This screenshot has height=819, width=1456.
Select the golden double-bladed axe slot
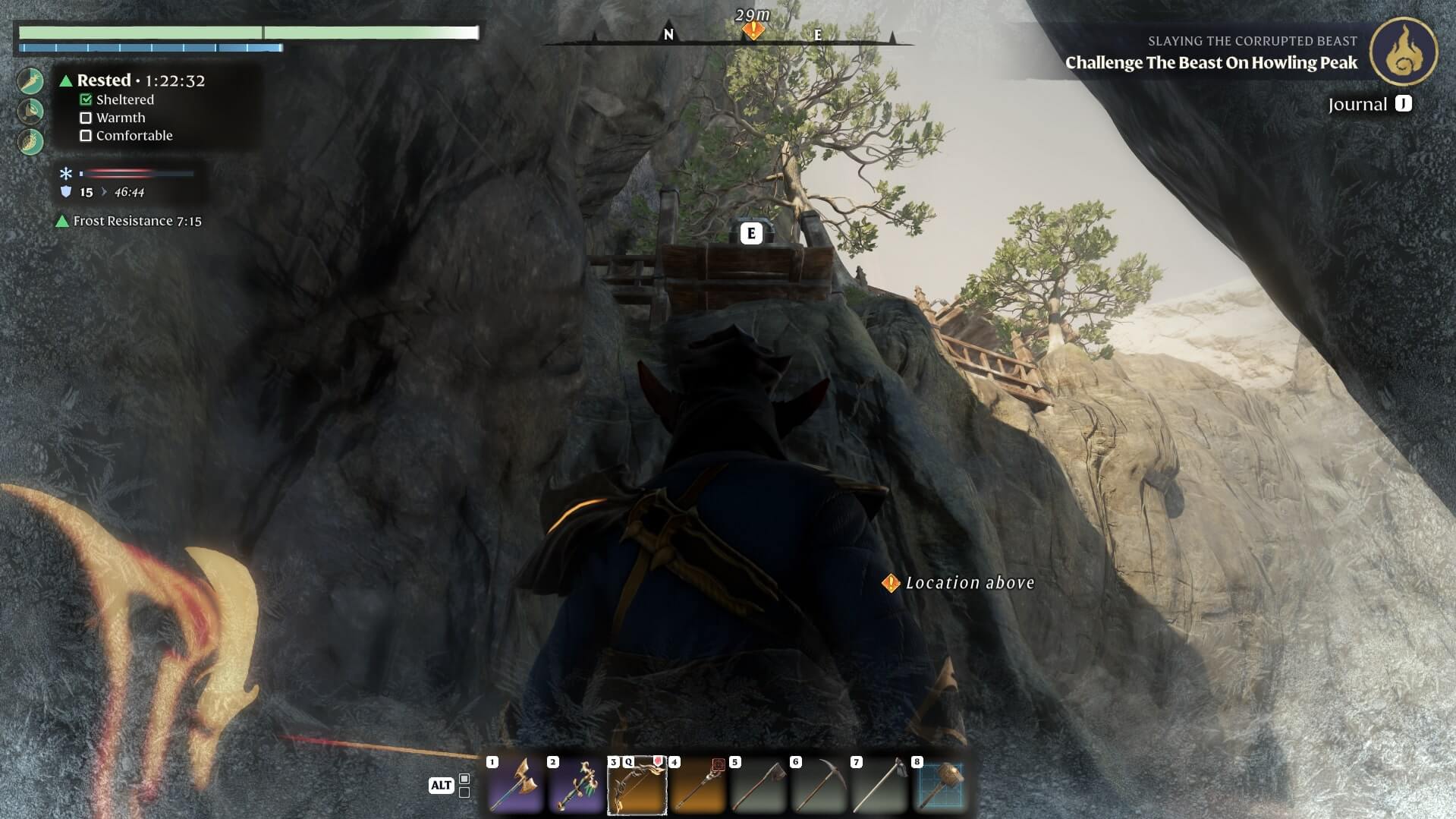click(x=516, y=786)
